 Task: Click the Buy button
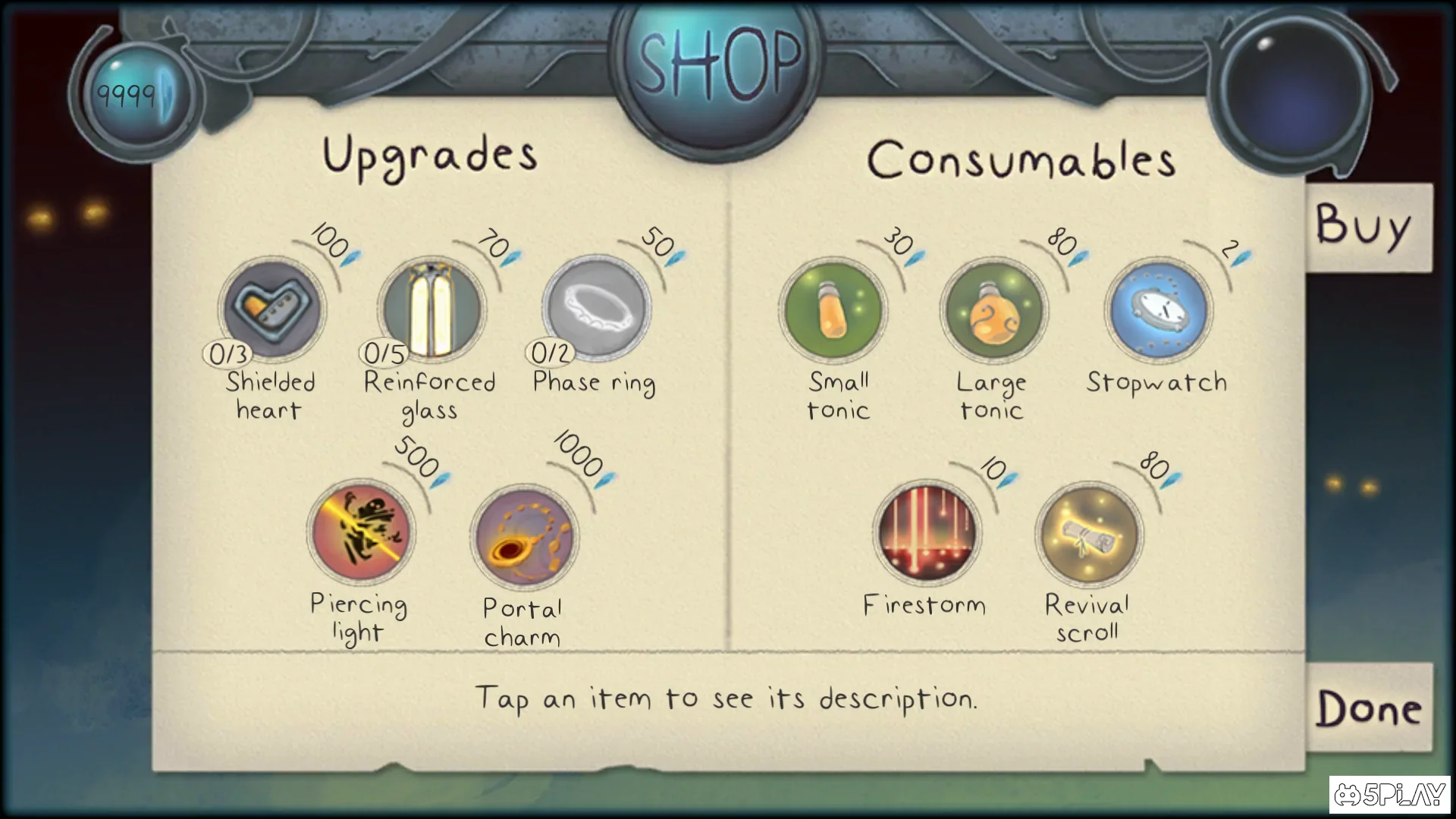(x=1365, y=226)
